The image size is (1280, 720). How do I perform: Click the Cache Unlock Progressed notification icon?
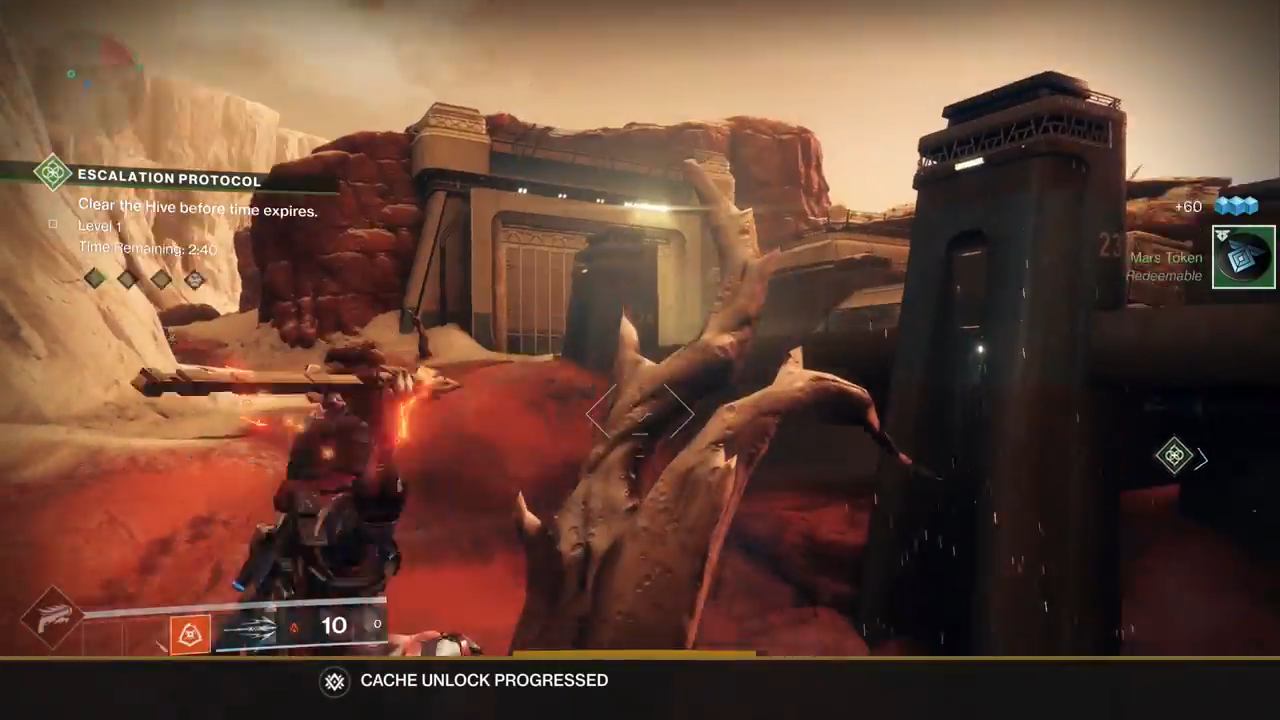[x=334, y=681]
